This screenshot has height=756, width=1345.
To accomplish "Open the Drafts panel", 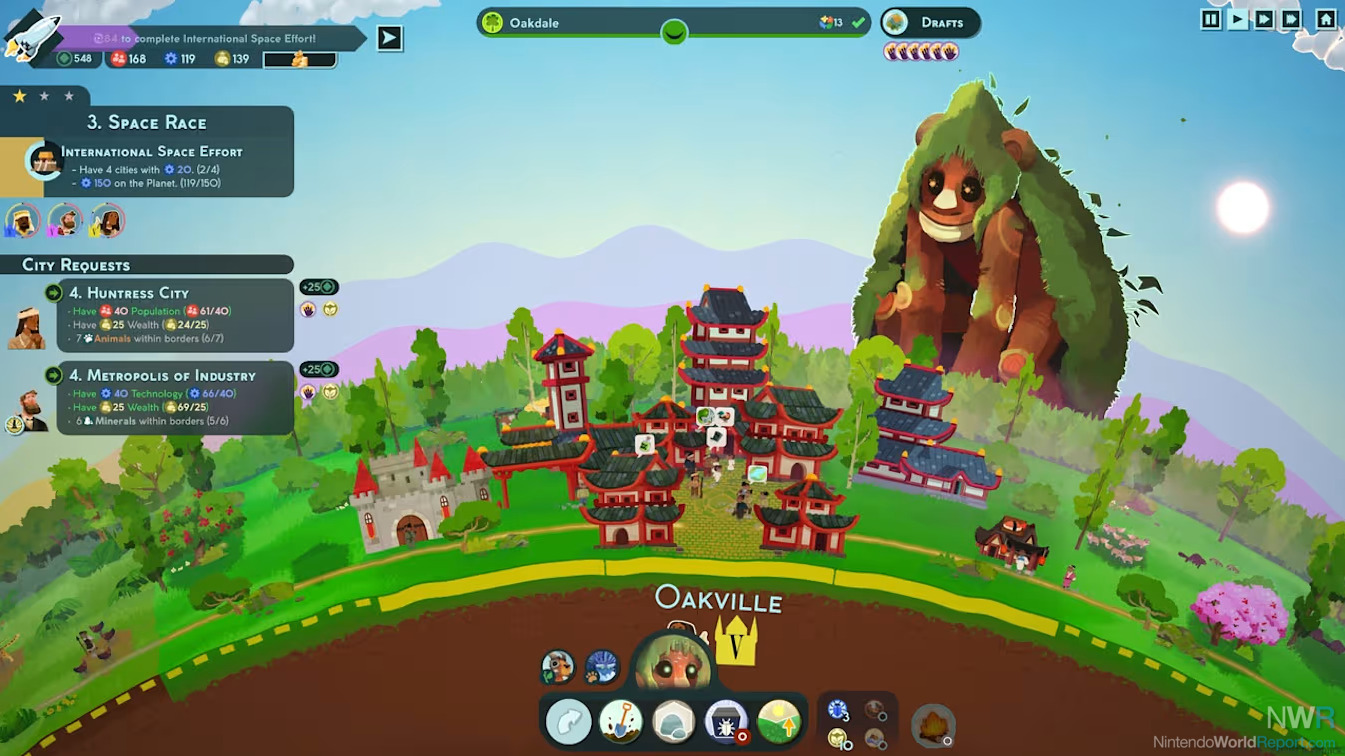I will (x=930, y=23).
